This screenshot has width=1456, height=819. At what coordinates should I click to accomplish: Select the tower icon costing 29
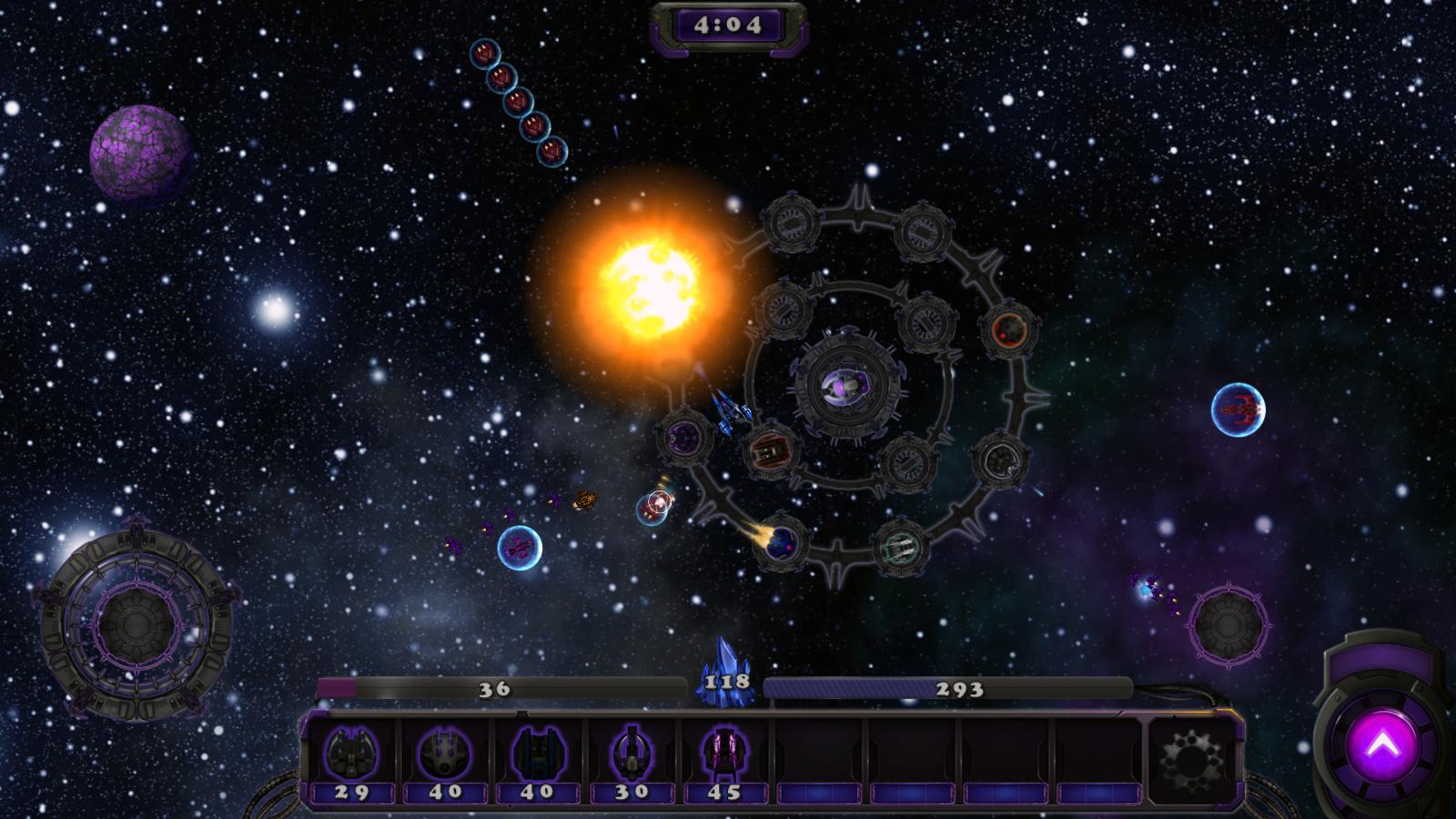(x=353, y=753)
